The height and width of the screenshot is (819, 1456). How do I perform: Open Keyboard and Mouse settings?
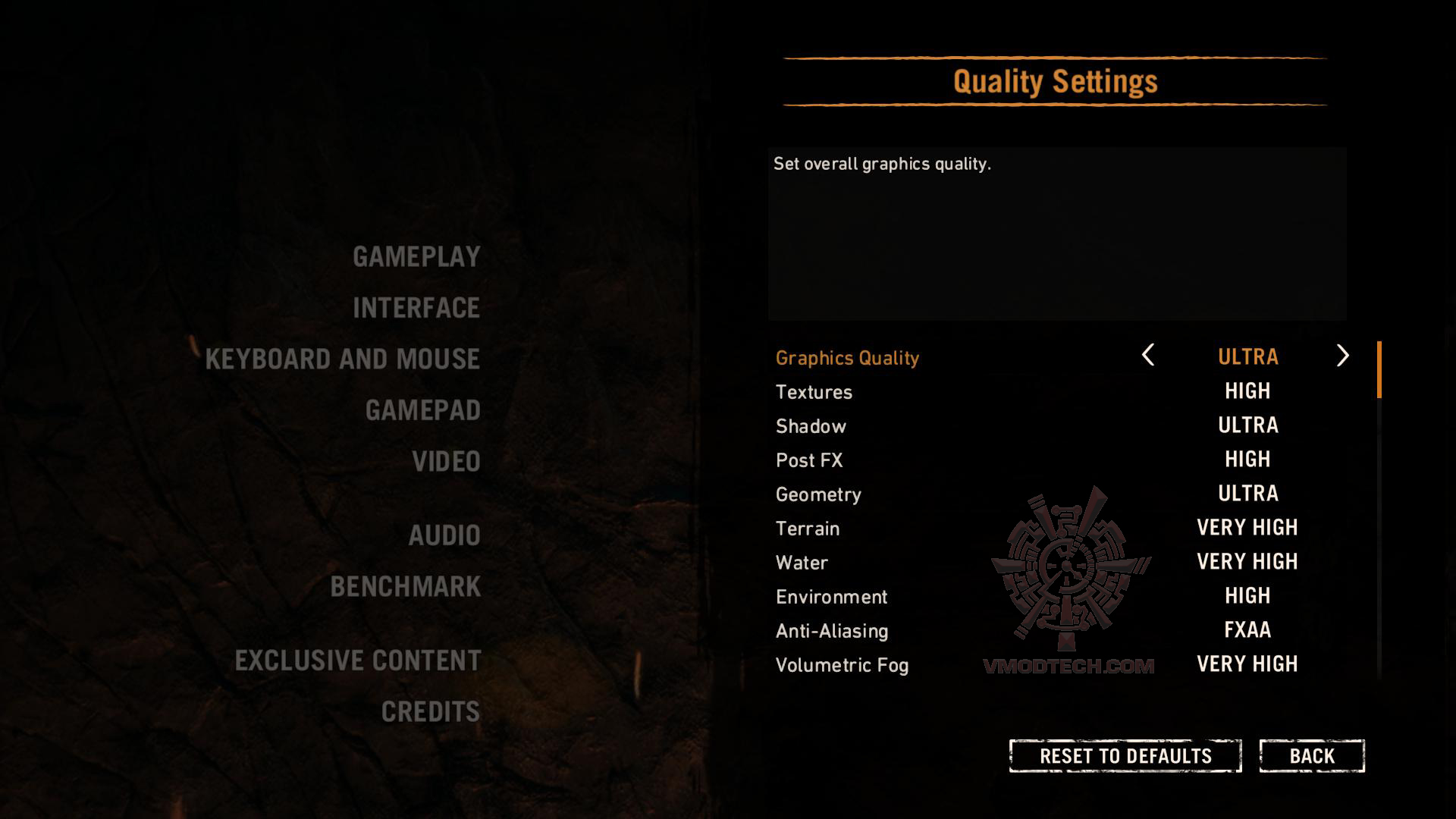pos(342,359)
